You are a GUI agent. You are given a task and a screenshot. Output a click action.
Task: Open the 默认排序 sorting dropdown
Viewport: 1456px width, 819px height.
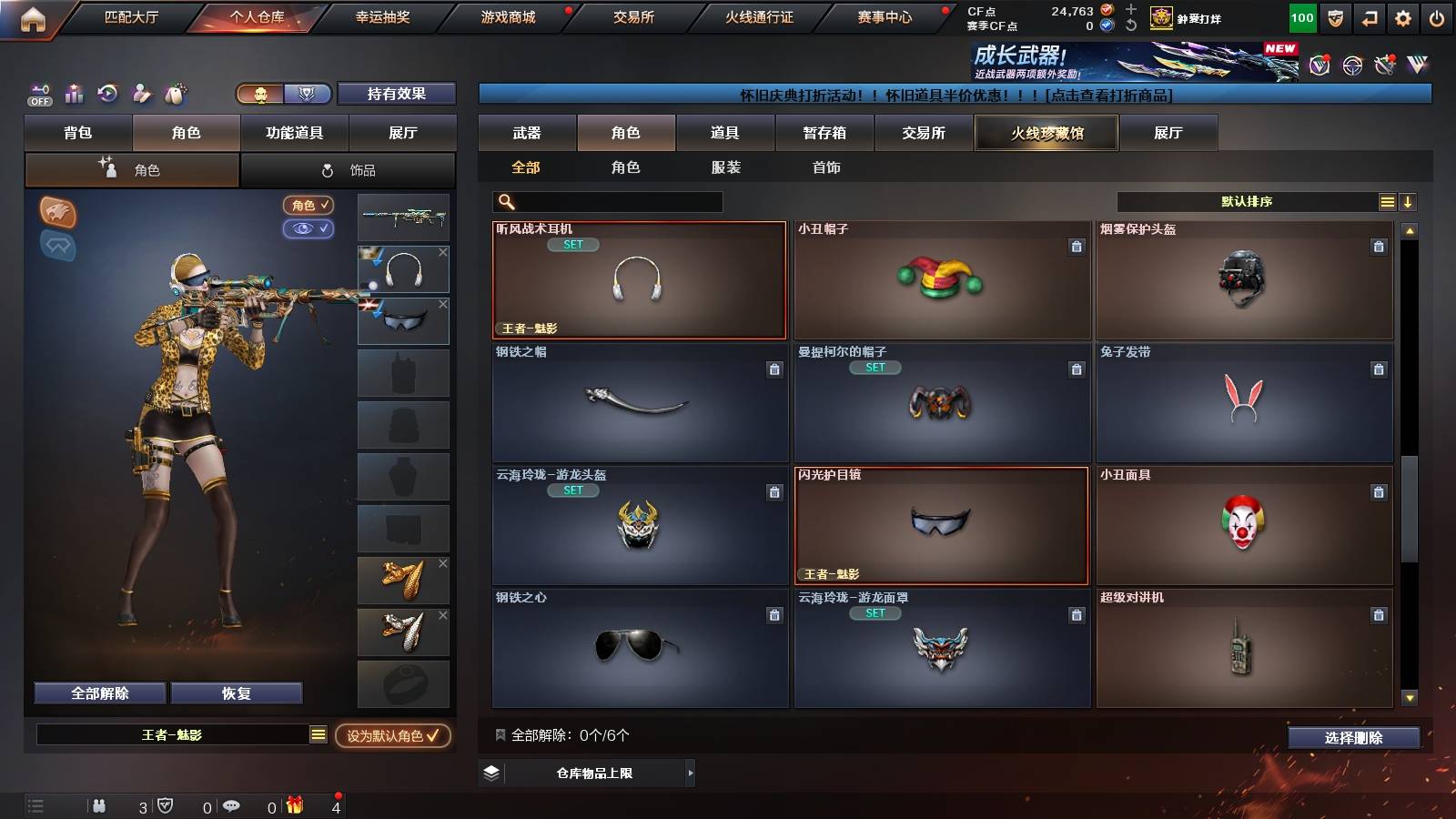(1245, 201)
